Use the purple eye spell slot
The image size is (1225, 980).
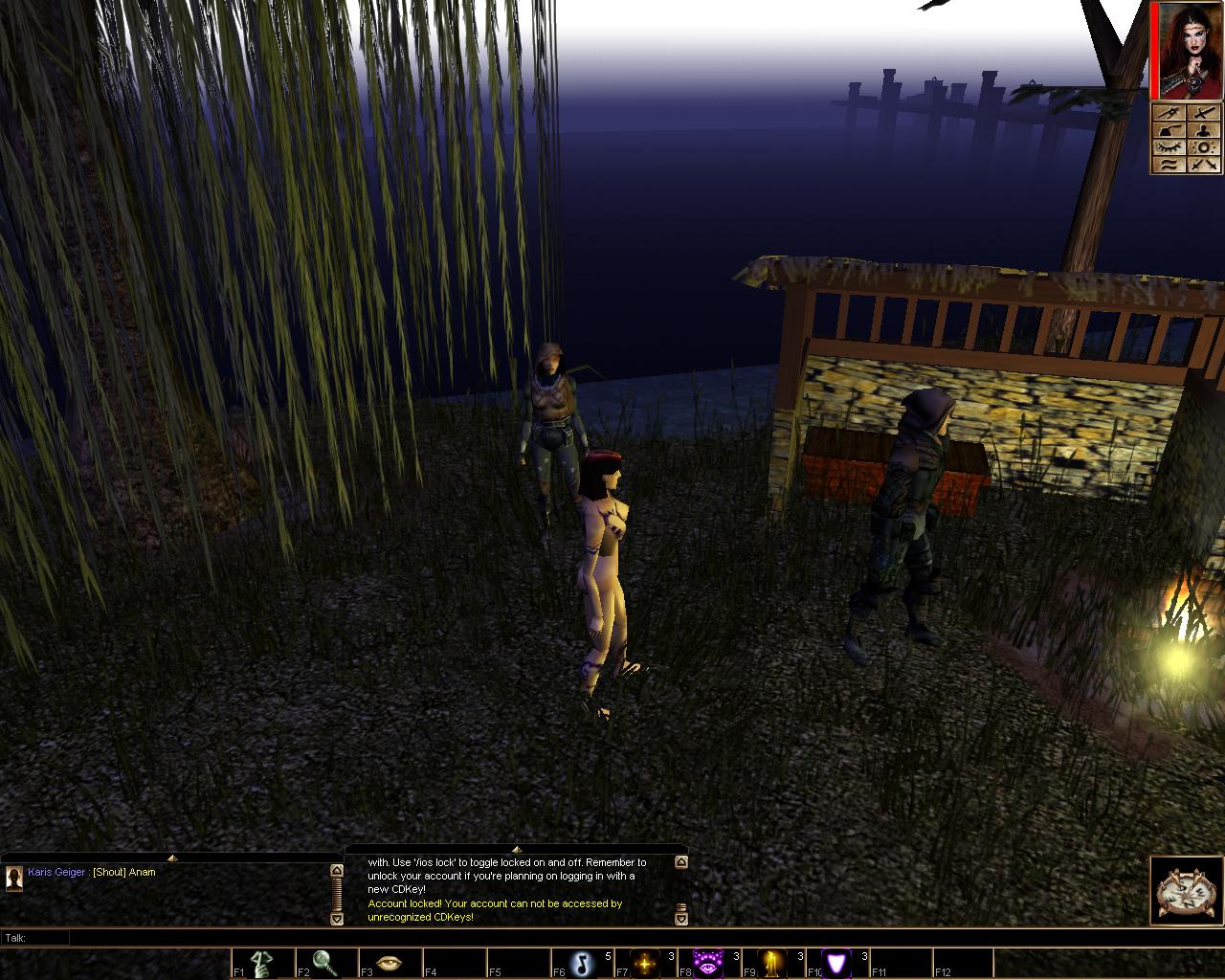tap(709, 963)
